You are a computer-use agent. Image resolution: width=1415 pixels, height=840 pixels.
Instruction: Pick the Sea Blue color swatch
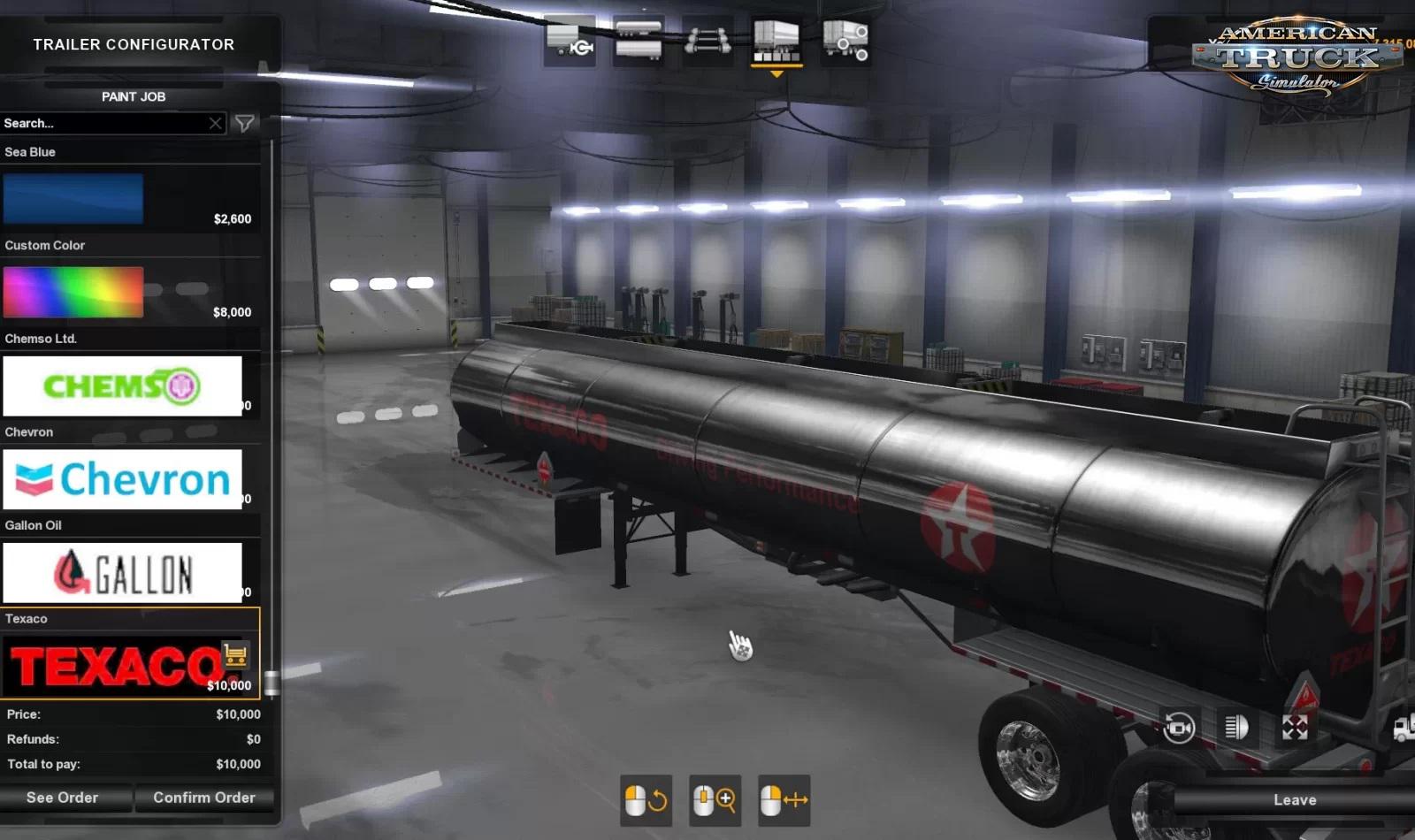(x=73, y=199)
